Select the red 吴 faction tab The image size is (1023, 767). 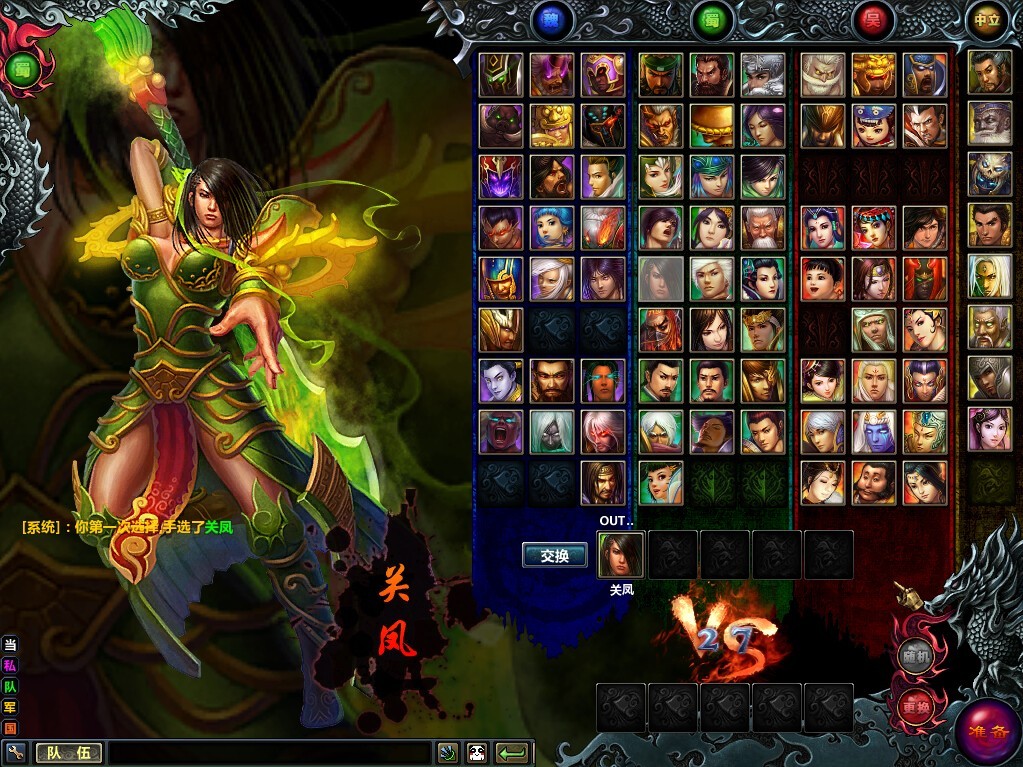(873, 20)
